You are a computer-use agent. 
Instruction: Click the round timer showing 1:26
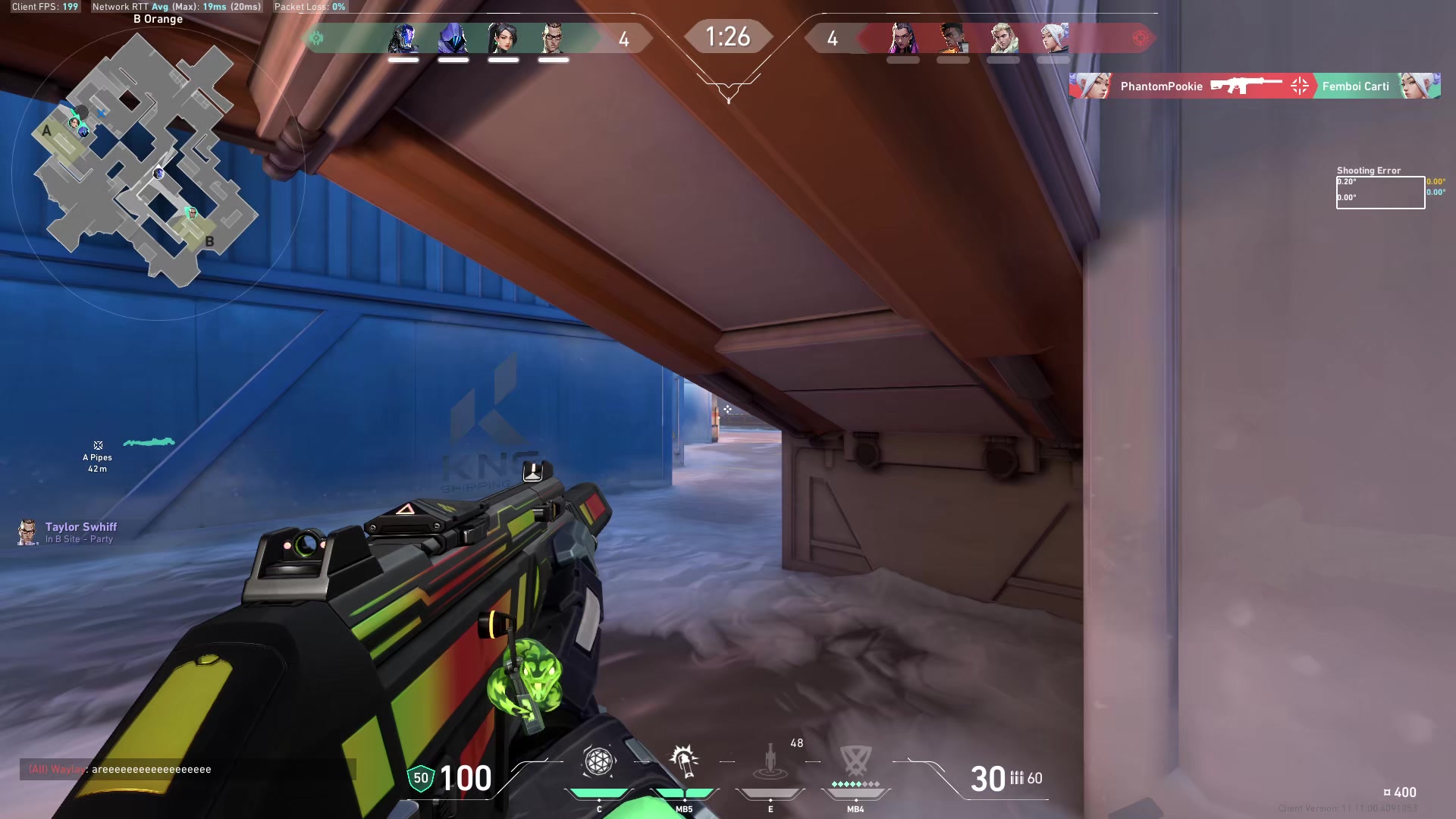coord(728,35)
